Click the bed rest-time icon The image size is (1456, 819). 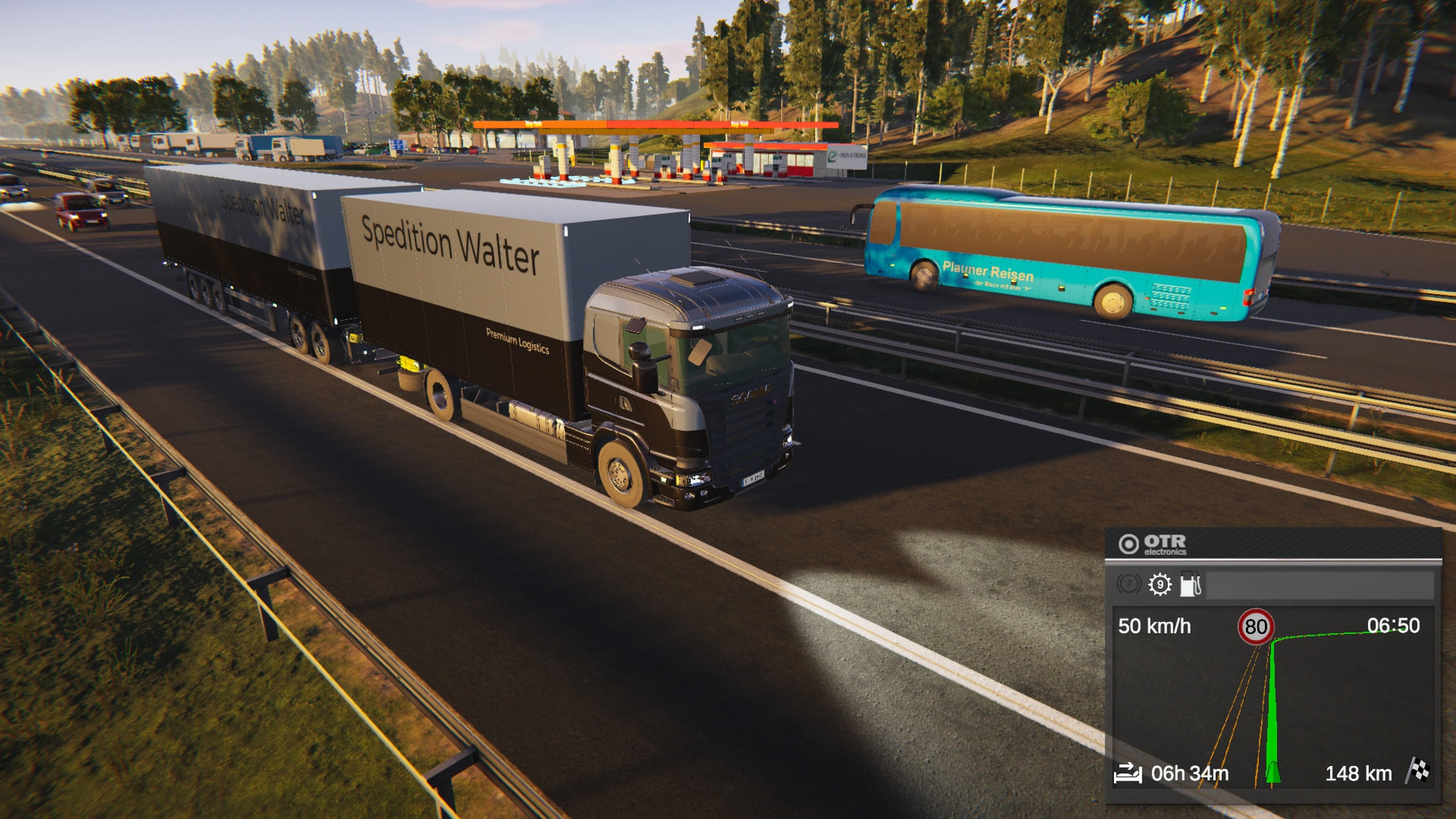1128,773
